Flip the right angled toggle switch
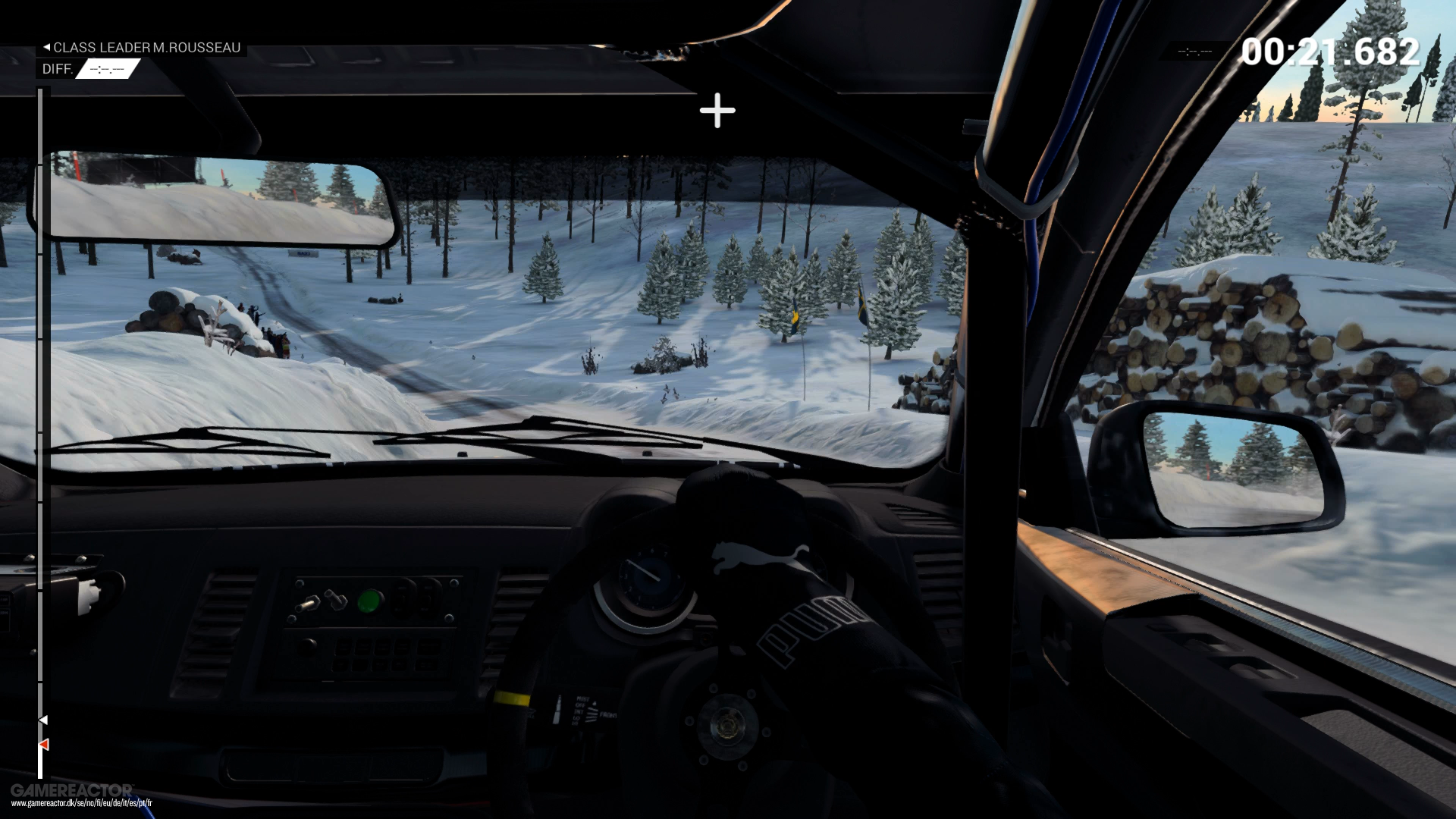The image size is (1456, 819). [x=337, y=601]
